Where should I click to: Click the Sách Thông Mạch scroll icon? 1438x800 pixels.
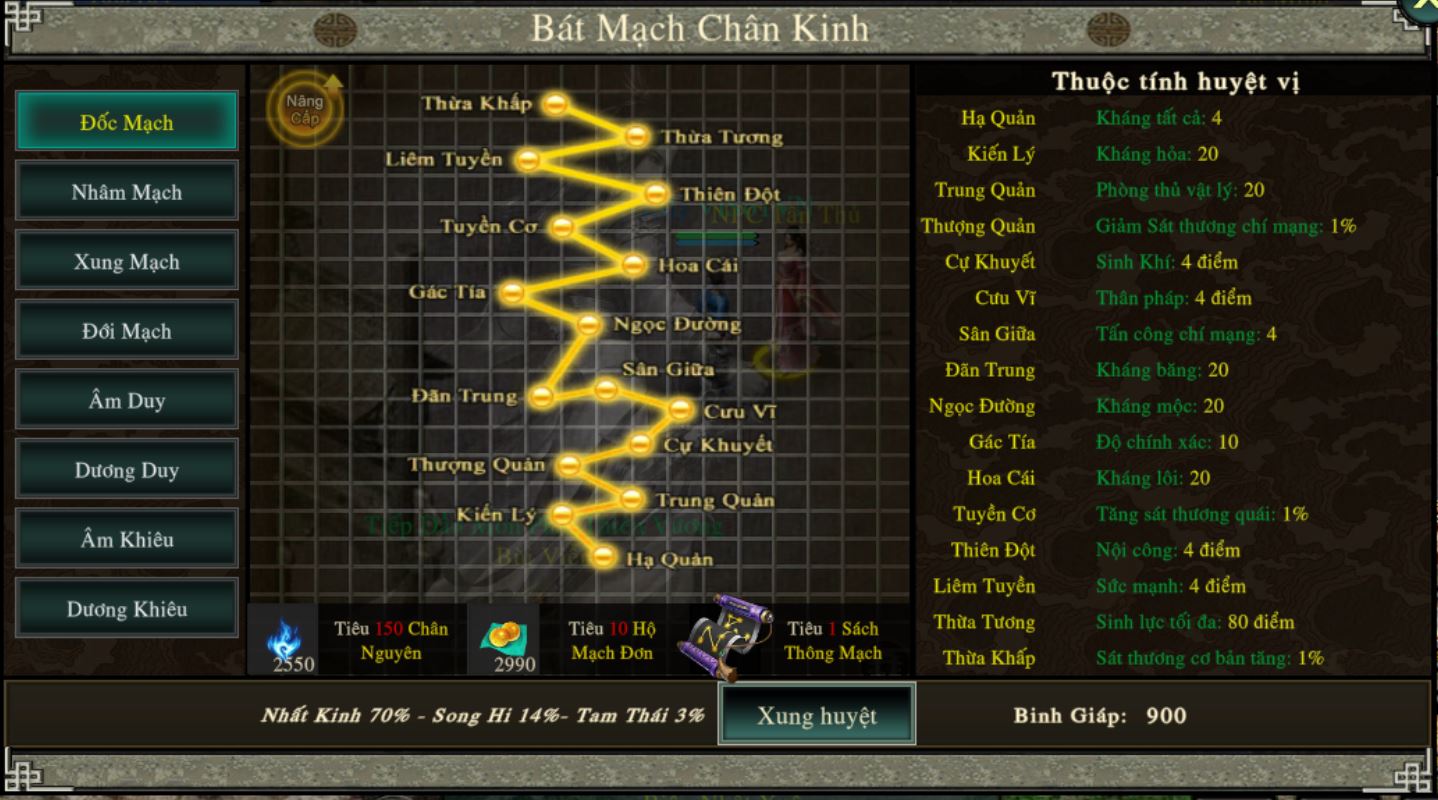click(730, 637)
